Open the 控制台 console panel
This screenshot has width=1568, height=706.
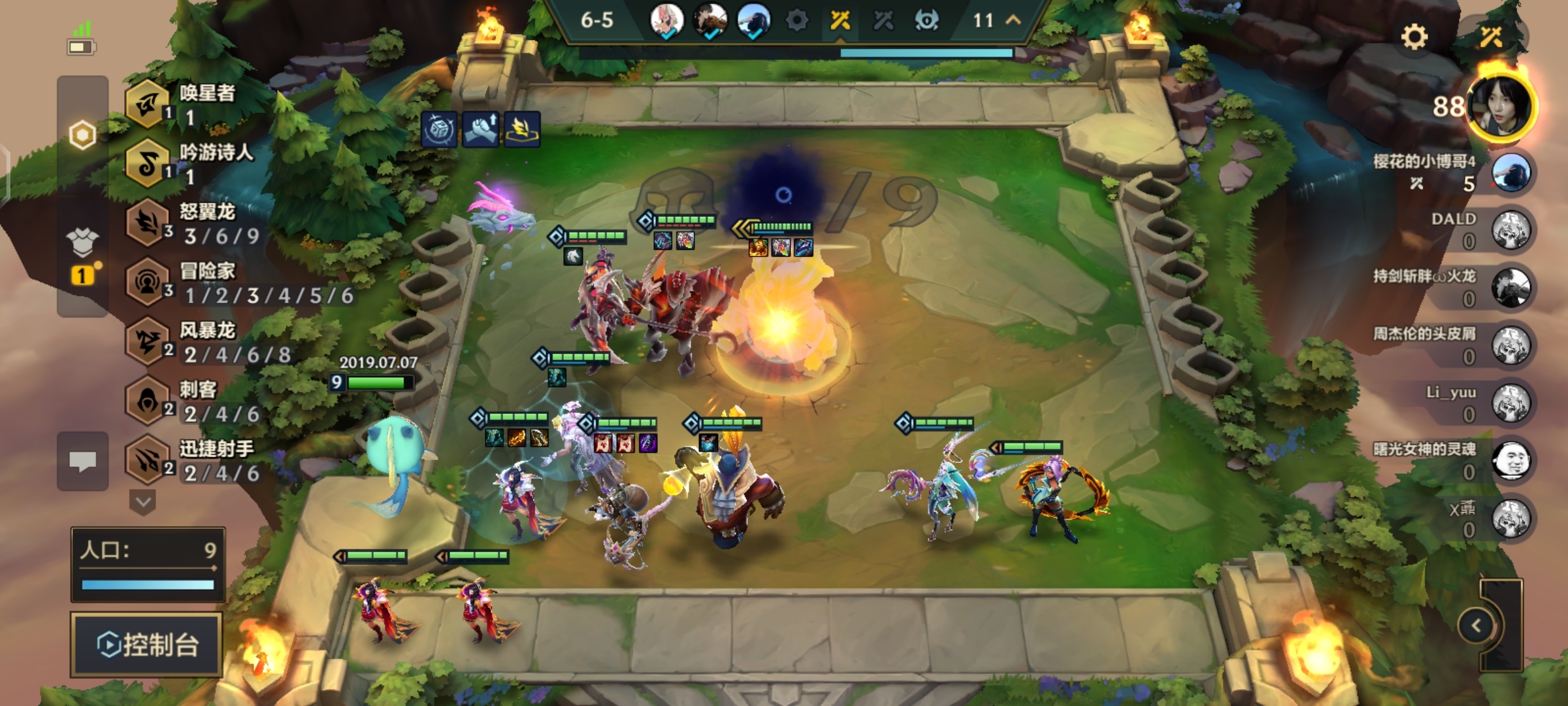[x=147, y=645]
